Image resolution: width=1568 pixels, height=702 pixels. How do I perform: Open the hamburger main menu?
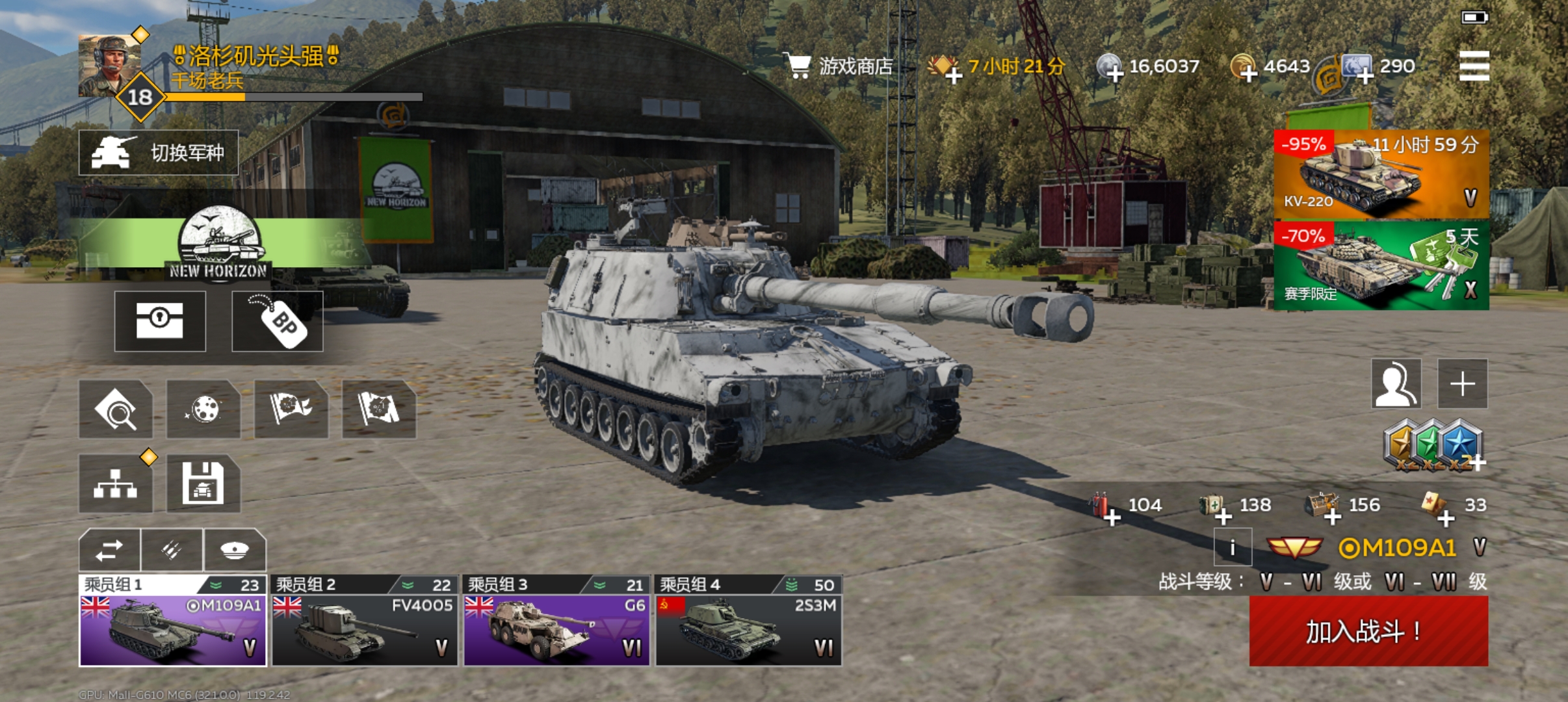(x=1473, y=66)
